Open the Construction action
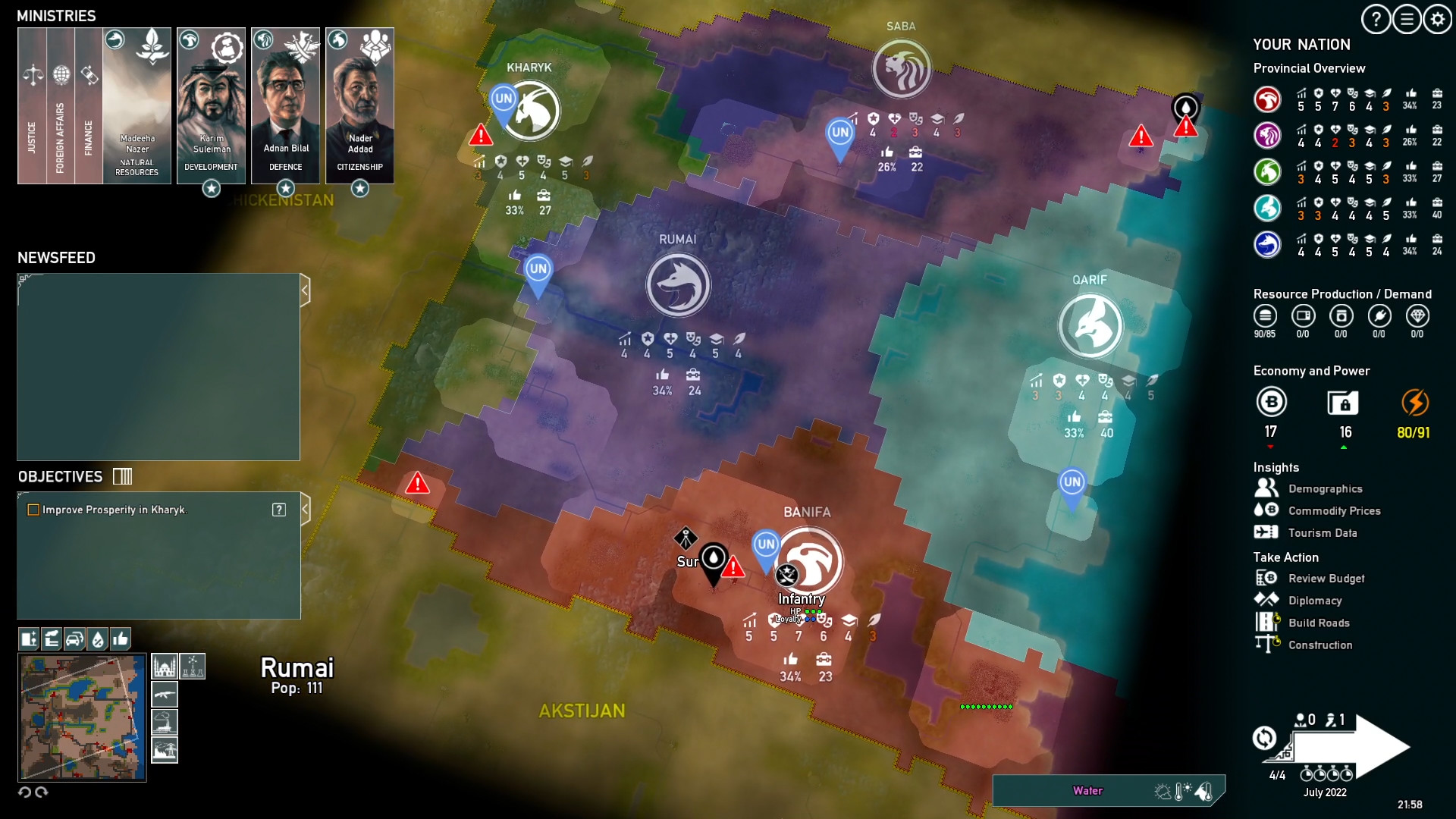Screen dimensions: 1456x819 (x=1321, y=645)
